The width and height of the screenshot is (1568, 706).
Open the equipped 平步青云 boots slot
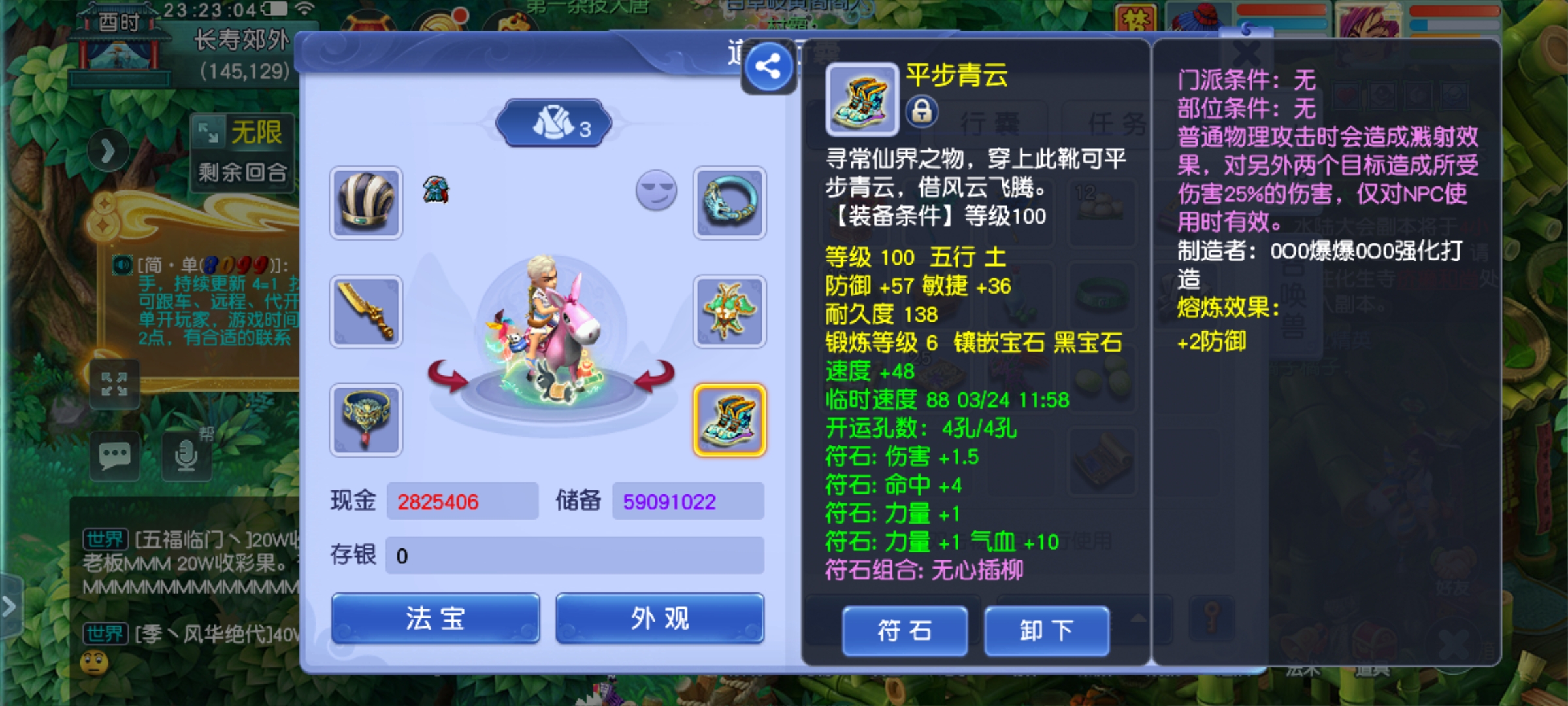point(730,420)
